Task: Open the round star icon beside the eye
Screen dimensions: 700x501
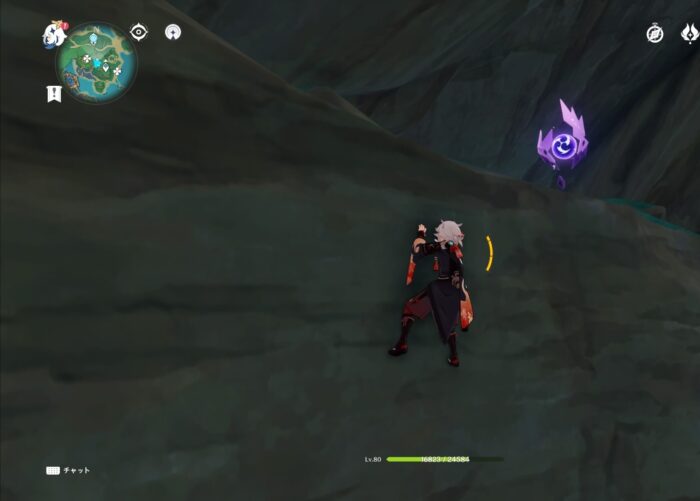Action: [173, 32]
